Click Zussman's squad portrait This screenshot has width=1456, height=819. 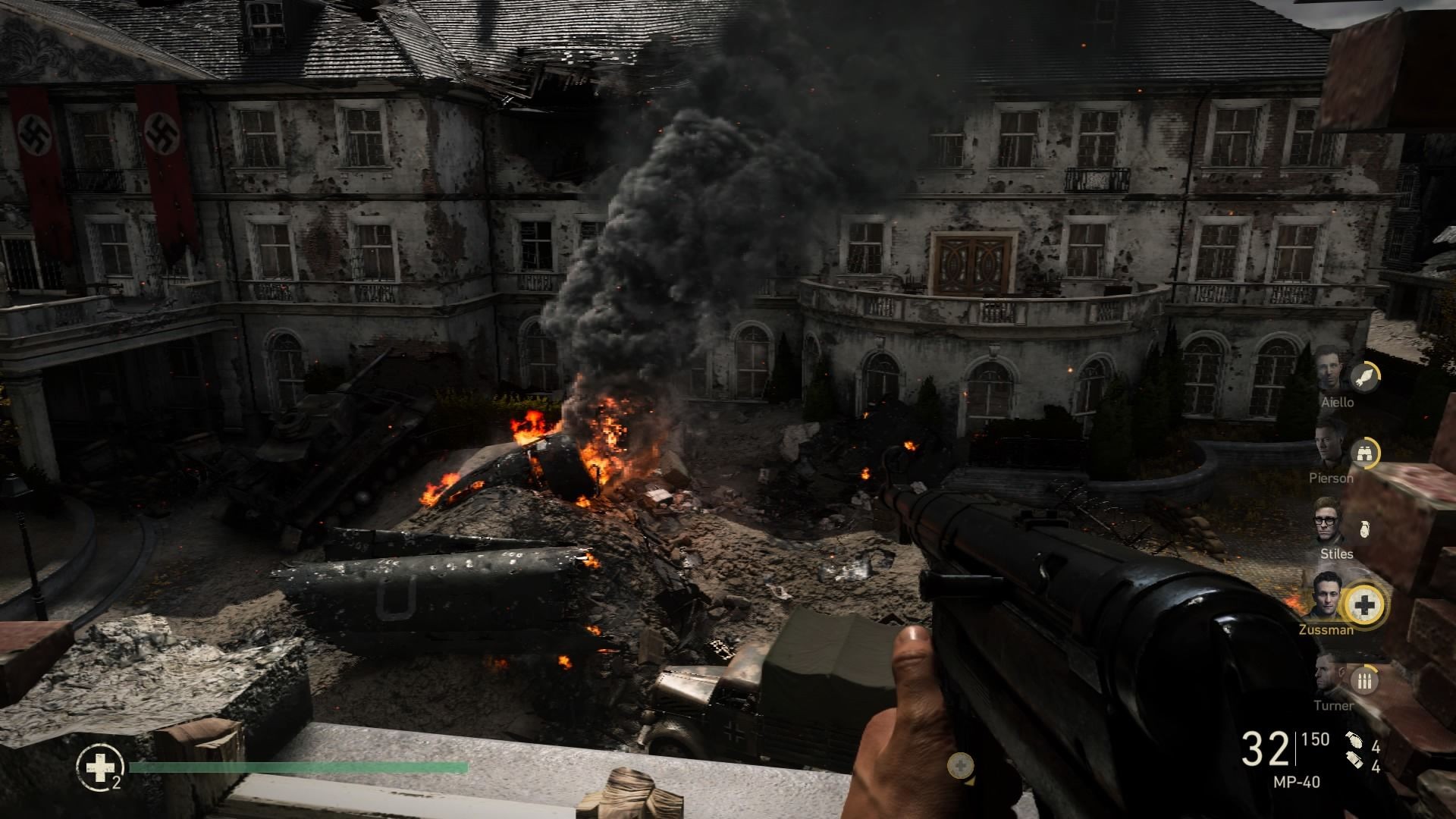pos(1327,597)
